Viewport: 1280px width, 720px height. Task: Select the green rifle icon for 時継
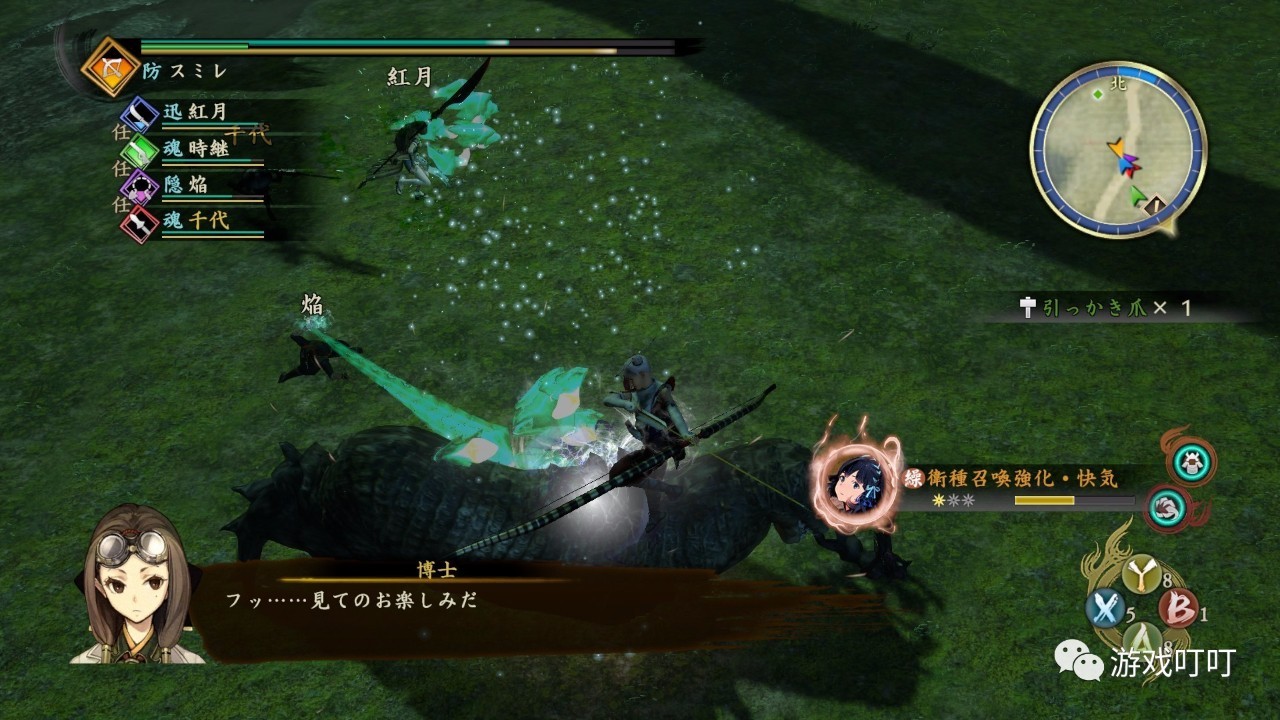pyautogui.click(x=139, y=150)
